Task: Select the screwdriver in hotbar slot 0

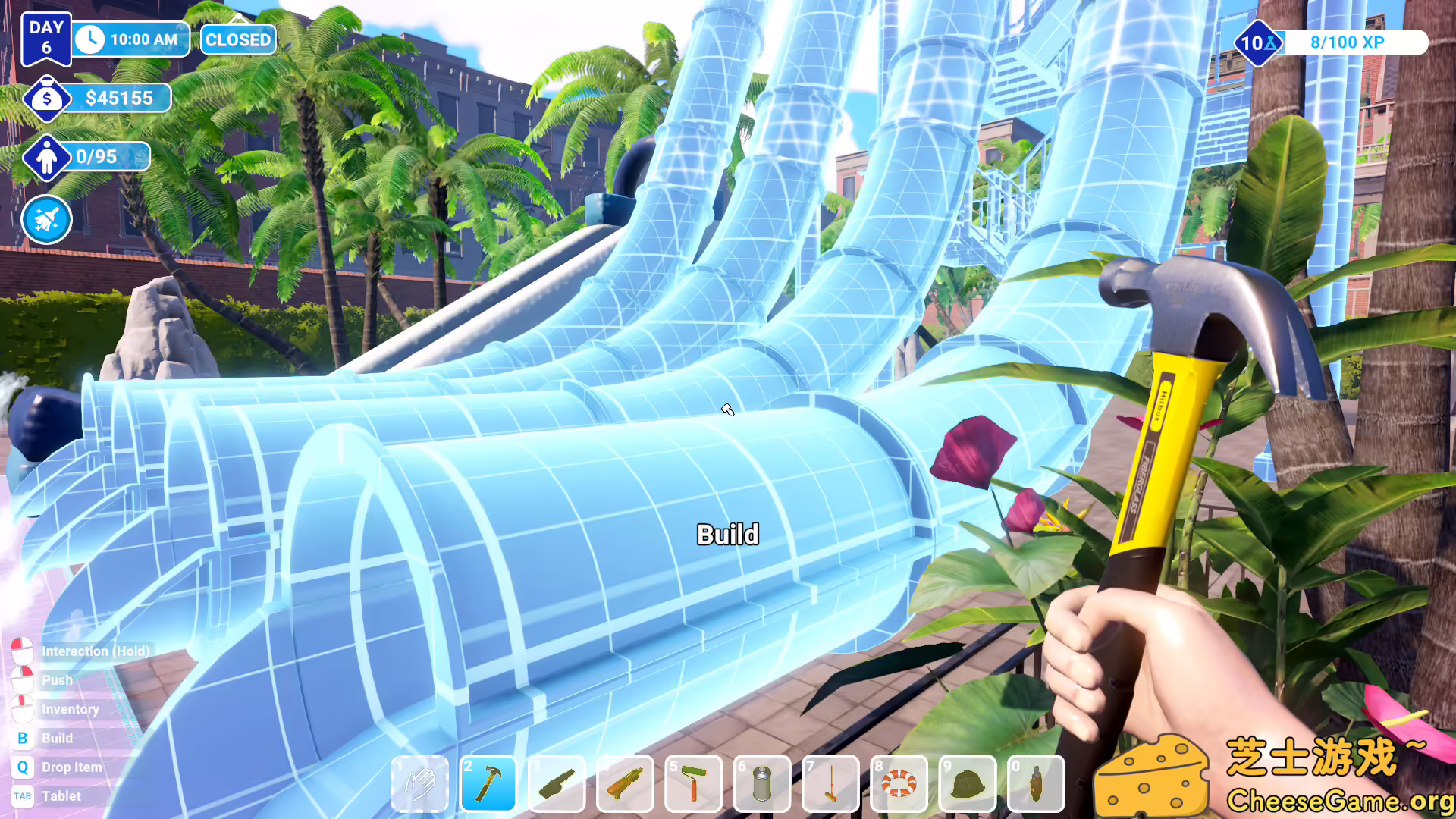Action: [1034, 783]
